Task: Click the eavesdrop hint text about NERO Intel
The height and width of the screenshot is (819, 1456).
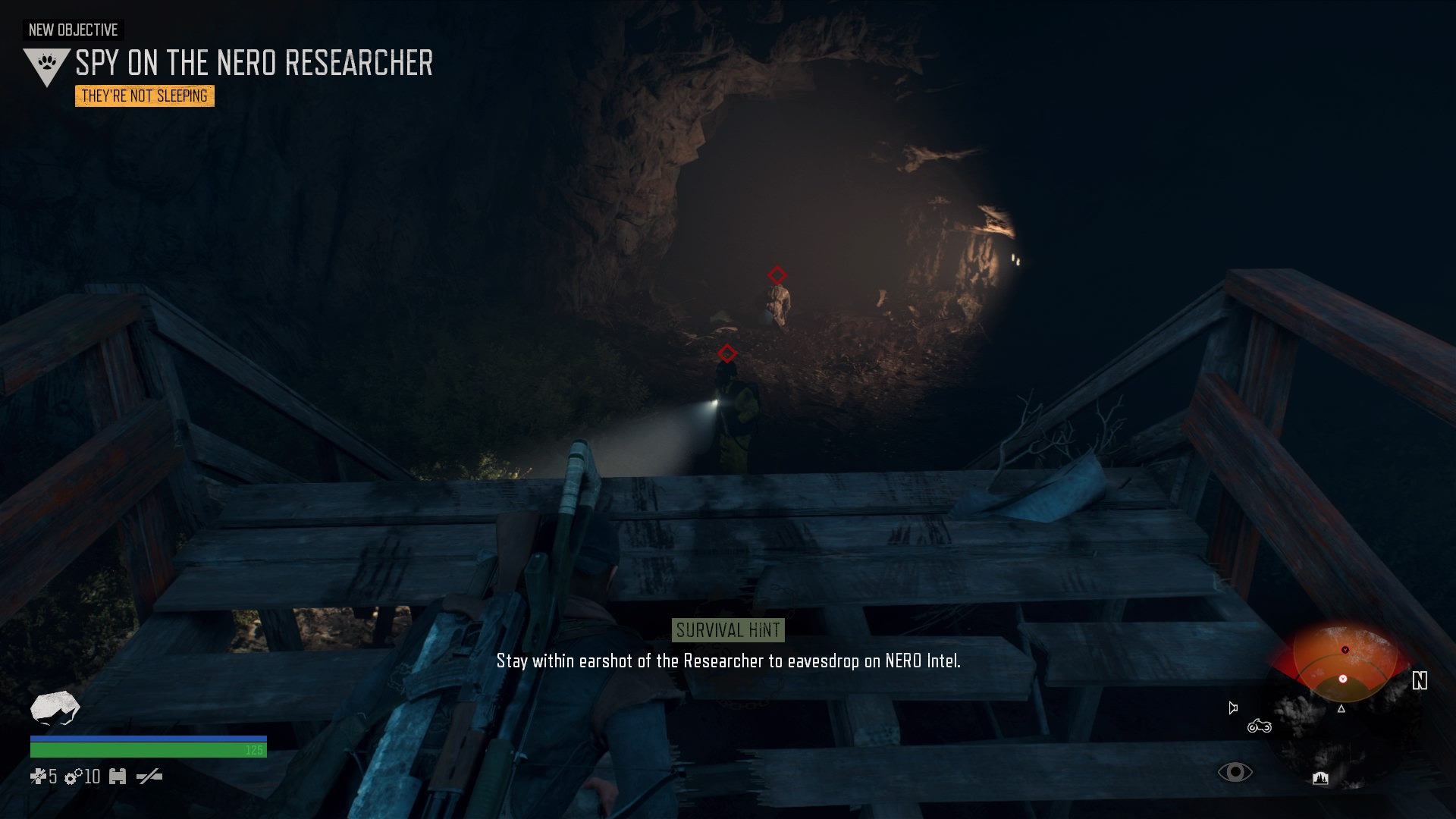Action: [x=728, y=661]
